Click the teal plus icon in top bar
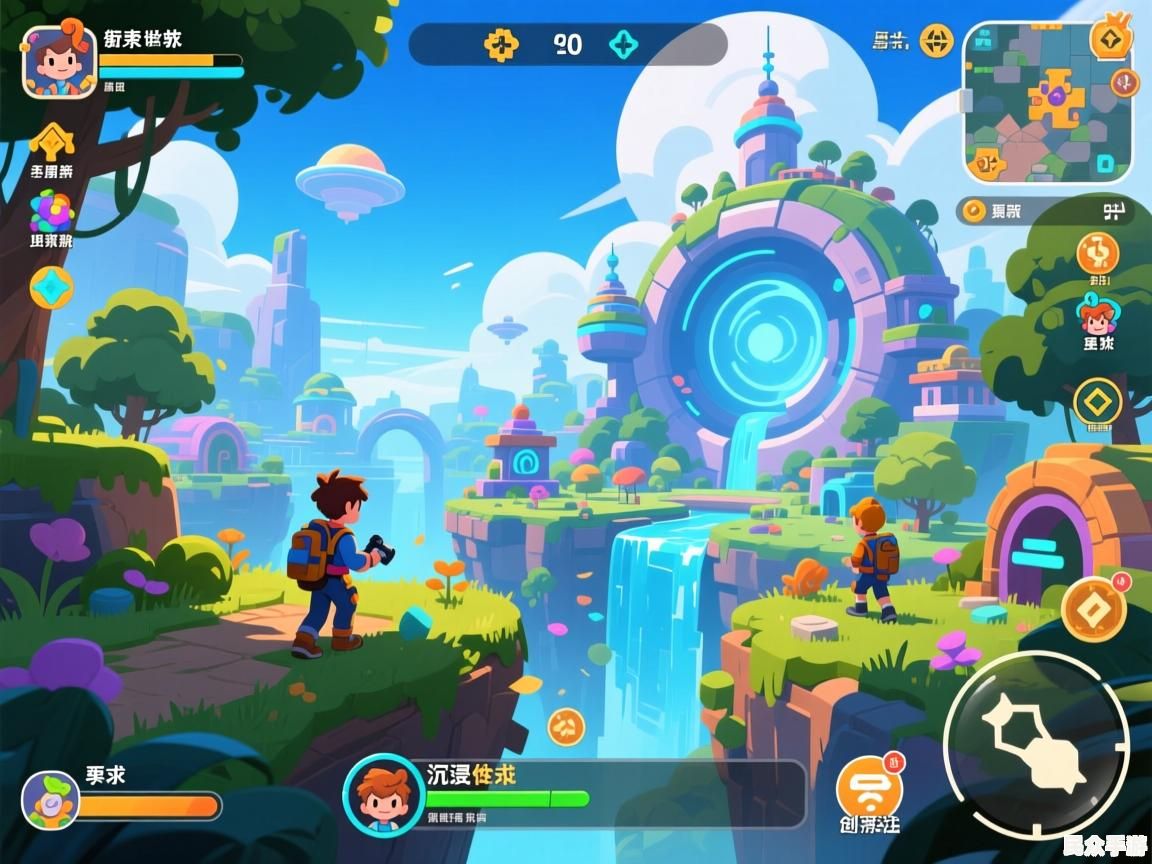1152x864 pixels. pos(626,44)
